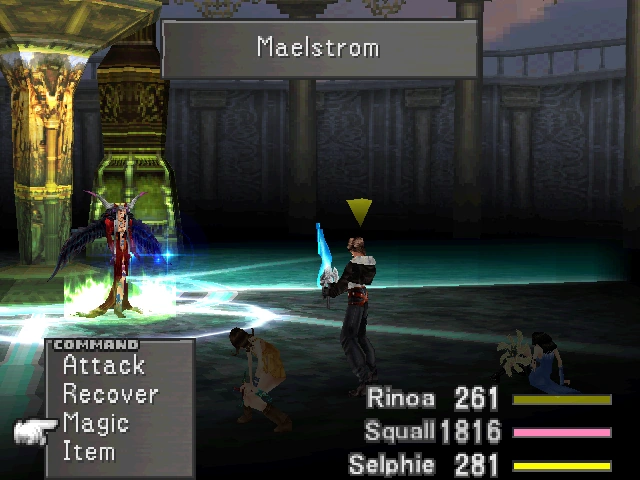
Task: Choose Recover from the command menu
Action: (x=110, y=394)
